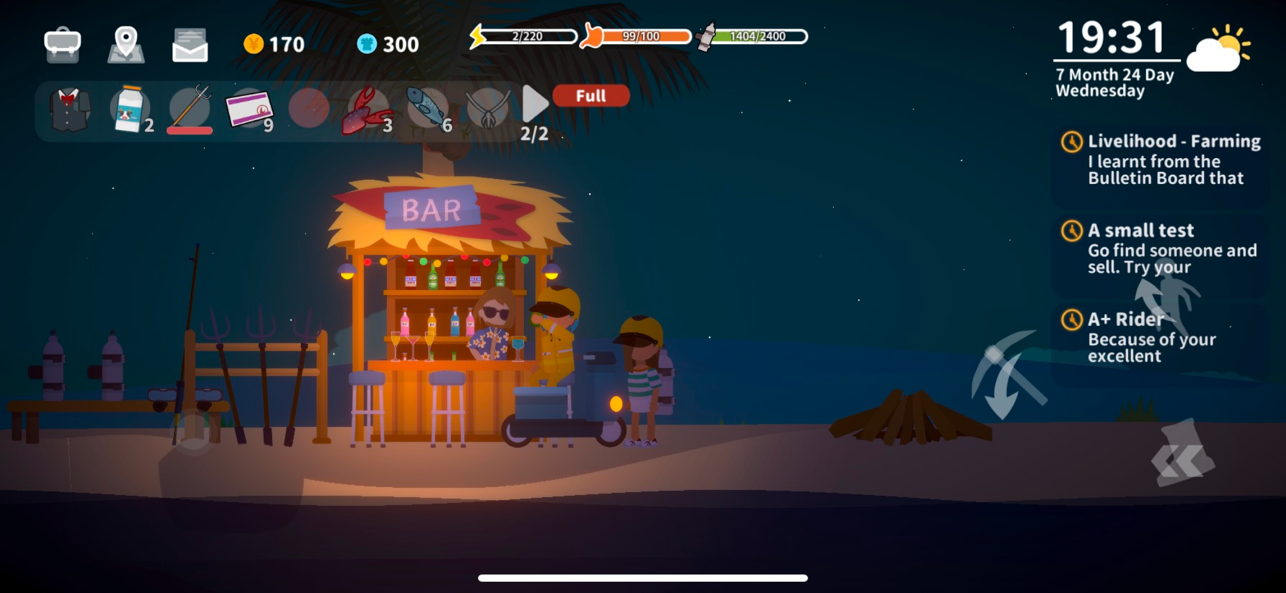Image resolution: width=1286 pixels, height=593 pixels.
Task: Open the mail envelope icon
Action: click(x=190, y=45)
